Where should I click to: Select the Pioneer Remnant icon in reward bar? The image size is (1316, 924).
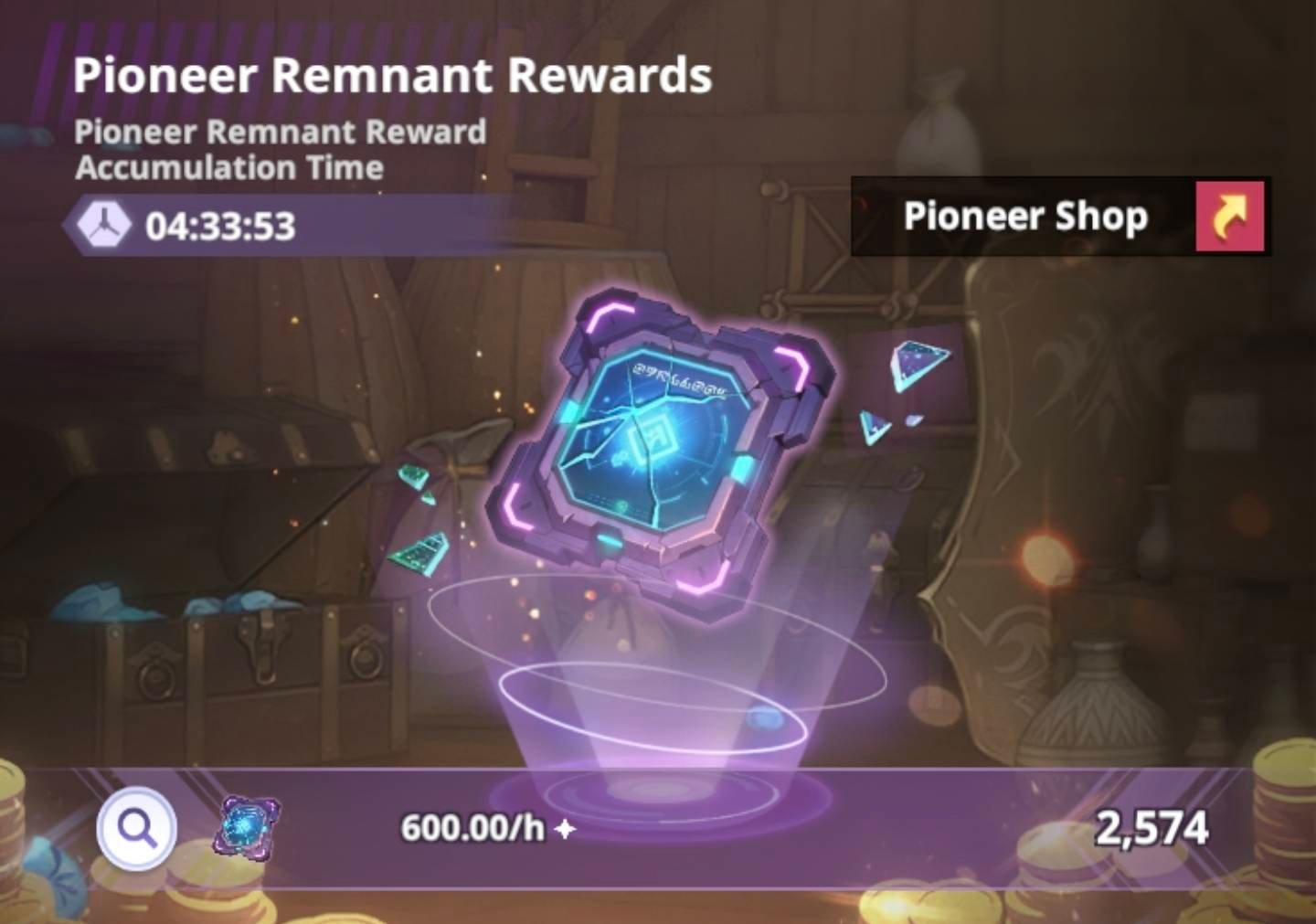coord(247,826)
